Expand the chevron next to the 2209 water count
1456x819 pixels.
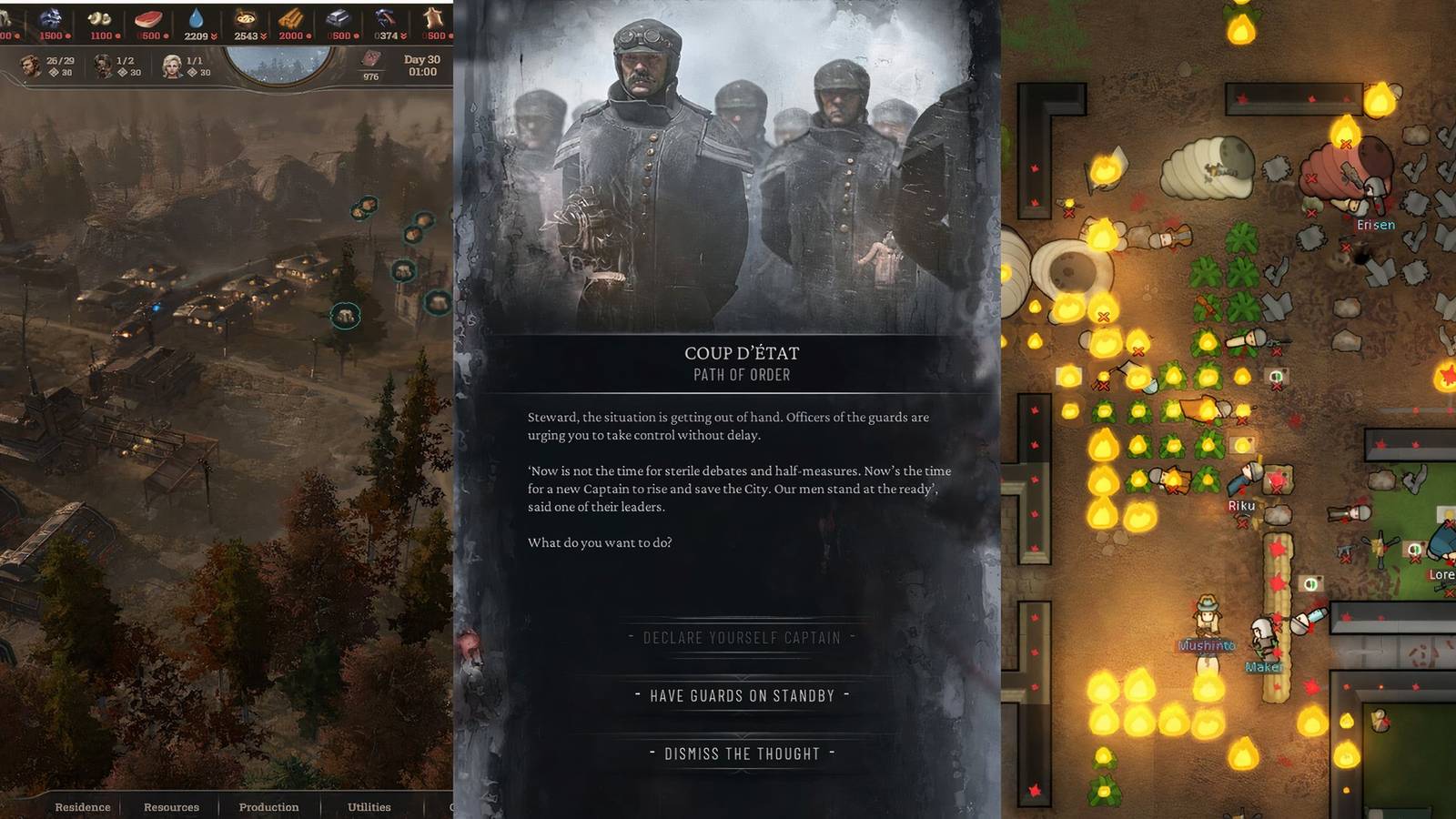coord(213,36)
